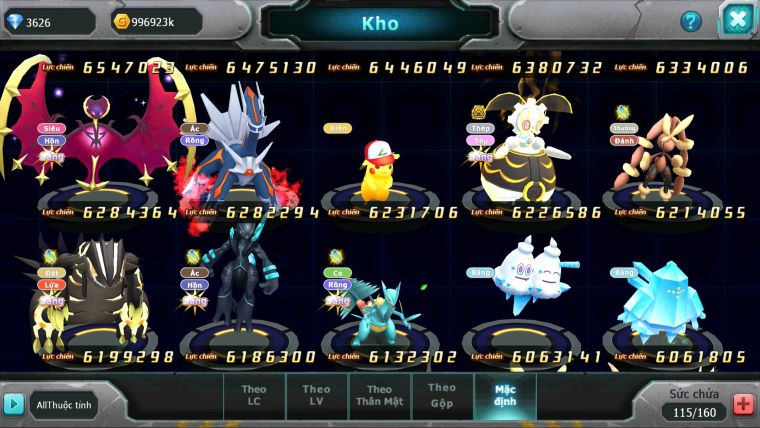Choose the Theo Thân Mật tab

pyautogui.click(x=379, y=396)
